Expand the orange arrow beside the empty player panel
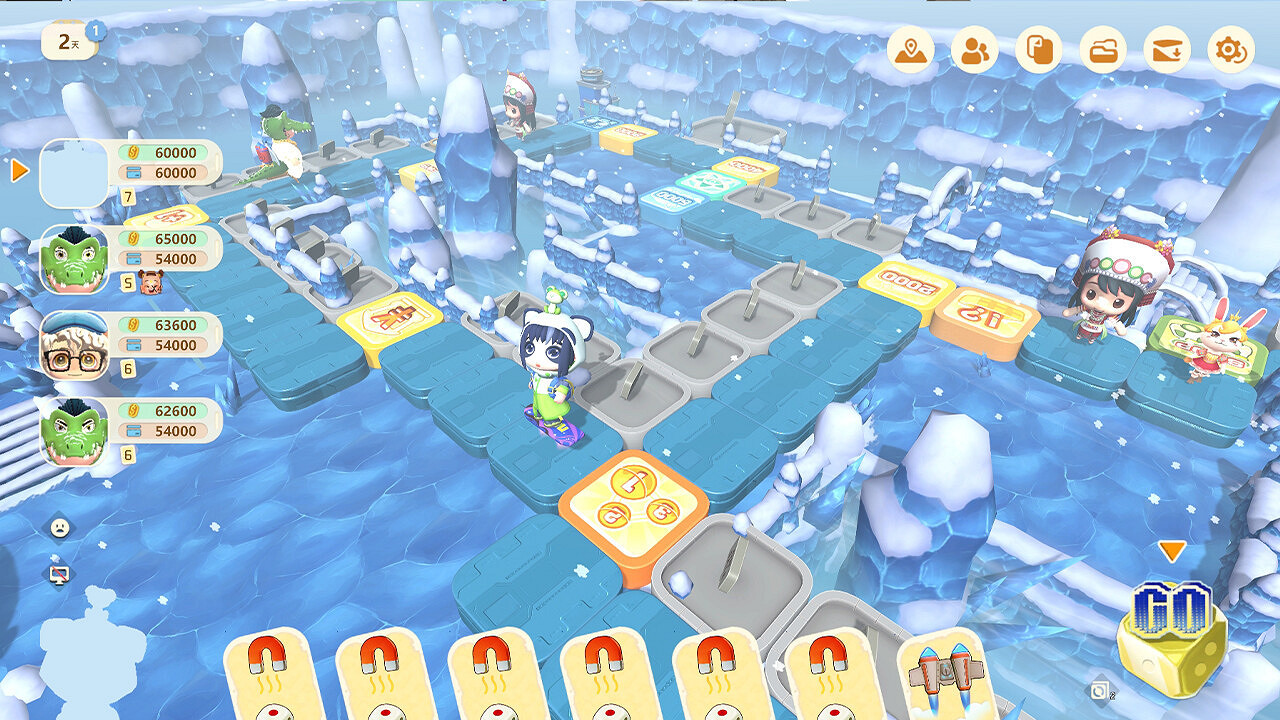The width and height of the screenshot is (1280, 720). tap(17, 172)
